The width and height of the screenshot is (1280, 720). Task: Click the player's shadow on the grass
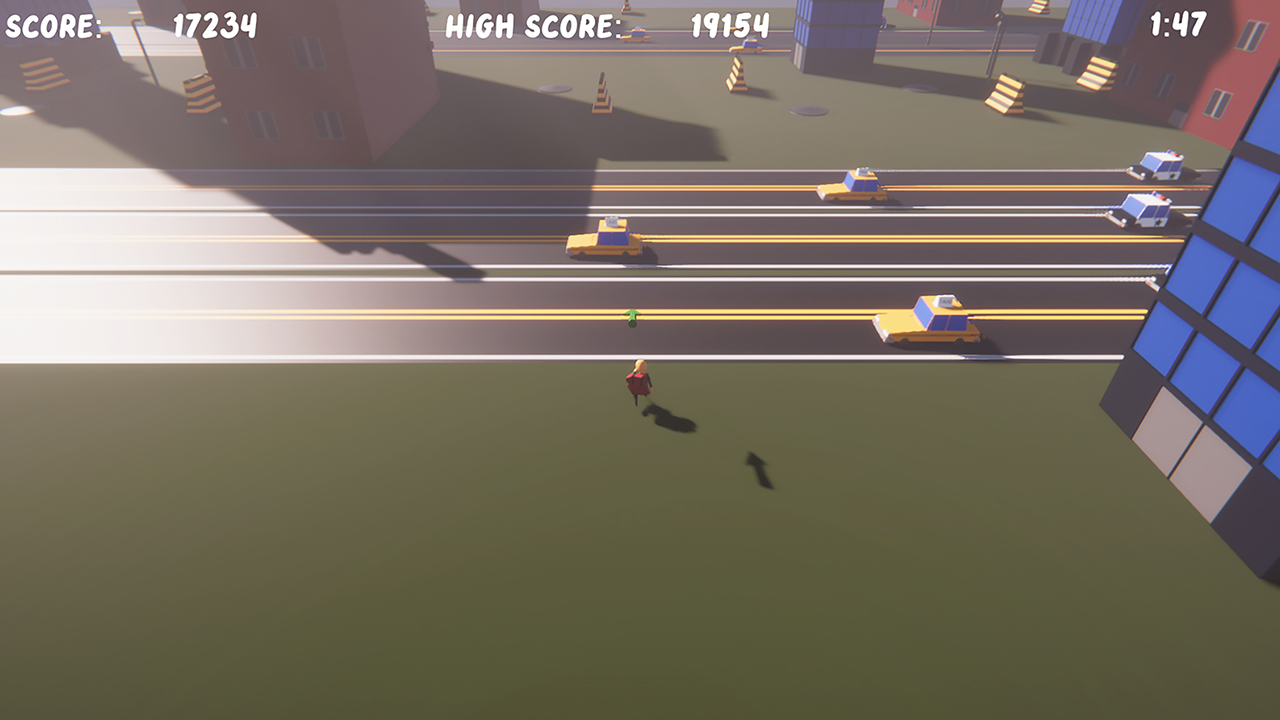coord(670,420)
